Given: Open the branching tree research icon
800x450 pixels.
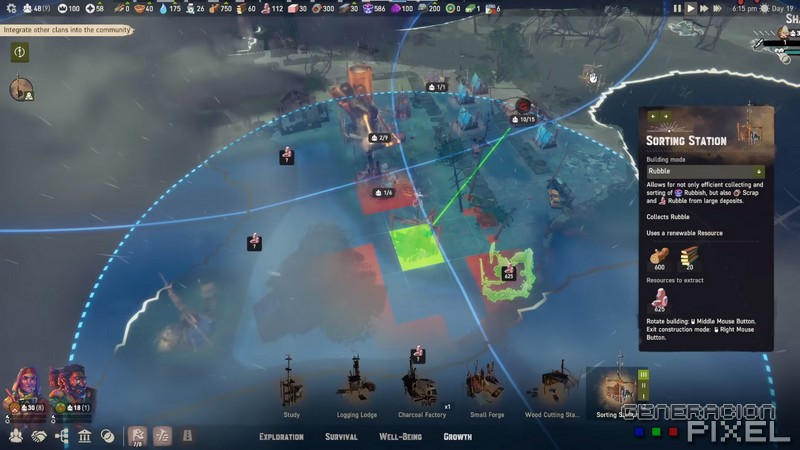Looking at the screenshot, I should tap(62, 437).
